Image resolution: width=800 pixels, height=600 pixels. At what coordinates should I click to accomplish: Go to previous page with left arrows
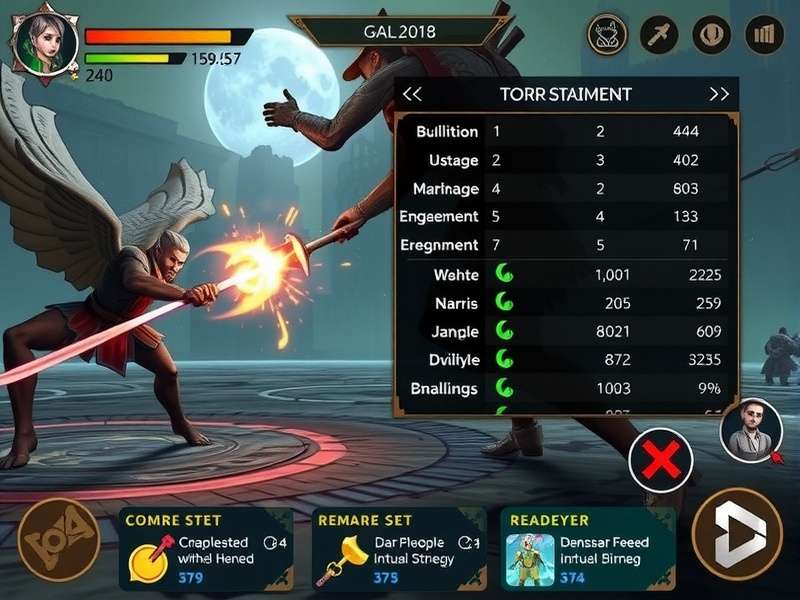click(411, 95)
